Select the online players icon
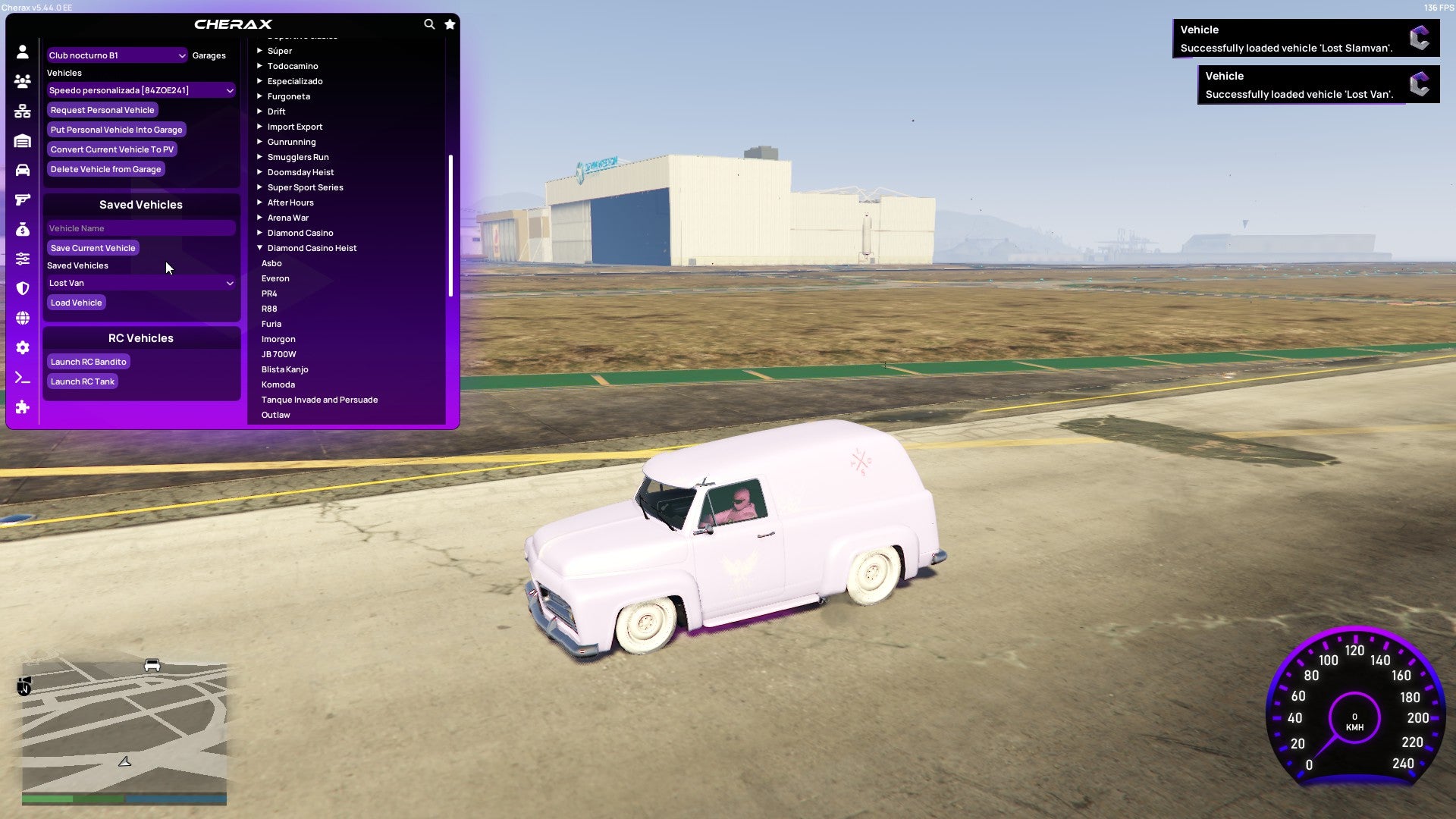1456x819 pixels. (x=23, y=80)
